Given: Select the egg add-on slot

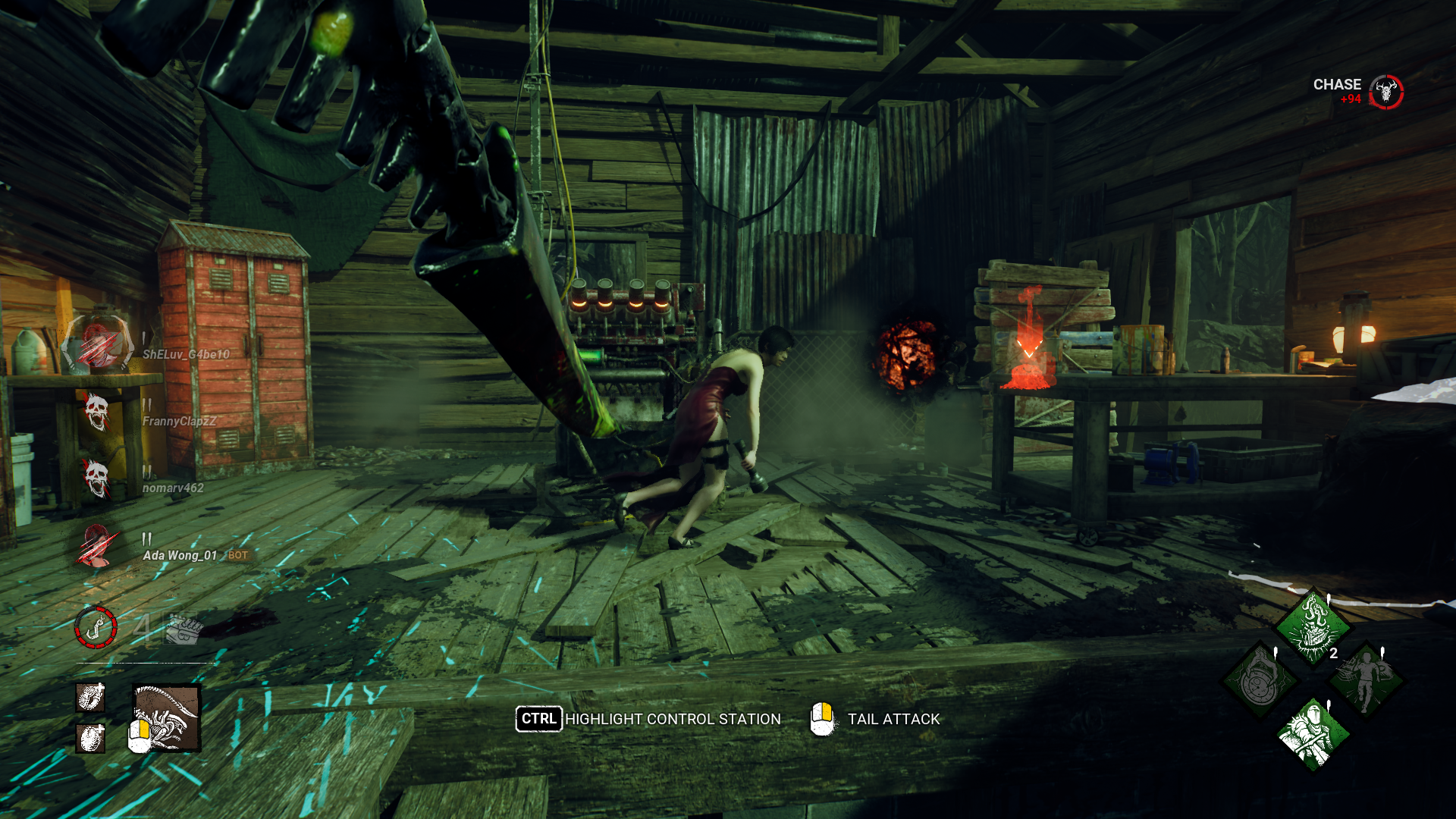Looking at the screenshot, I should tap(90, 737).
